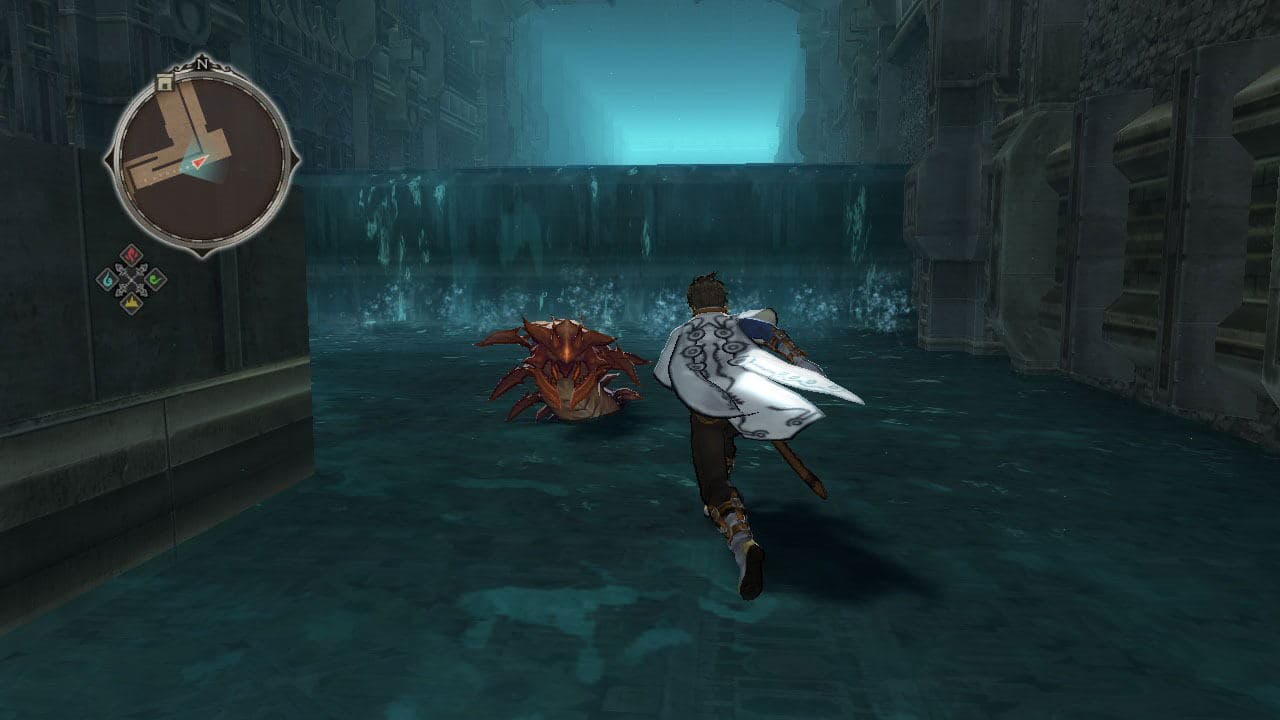Image resolution: width=1280 pixels, height=720 pixels.
Task: Click the red player arrow on the minimap
Action: click(x=198, y=161)
